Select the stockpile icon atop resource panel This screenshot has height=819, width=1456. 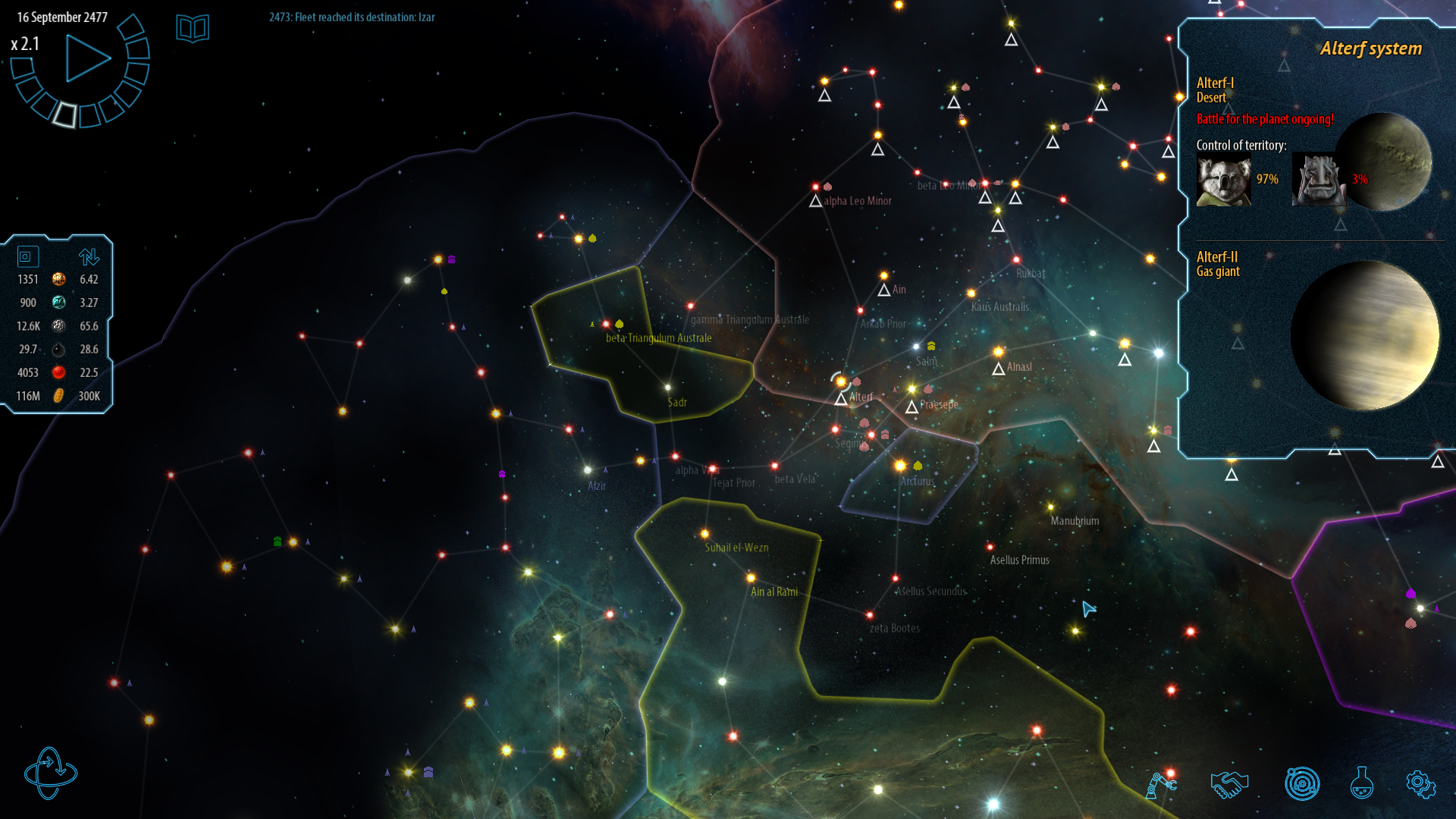click(x=27, y=256)
